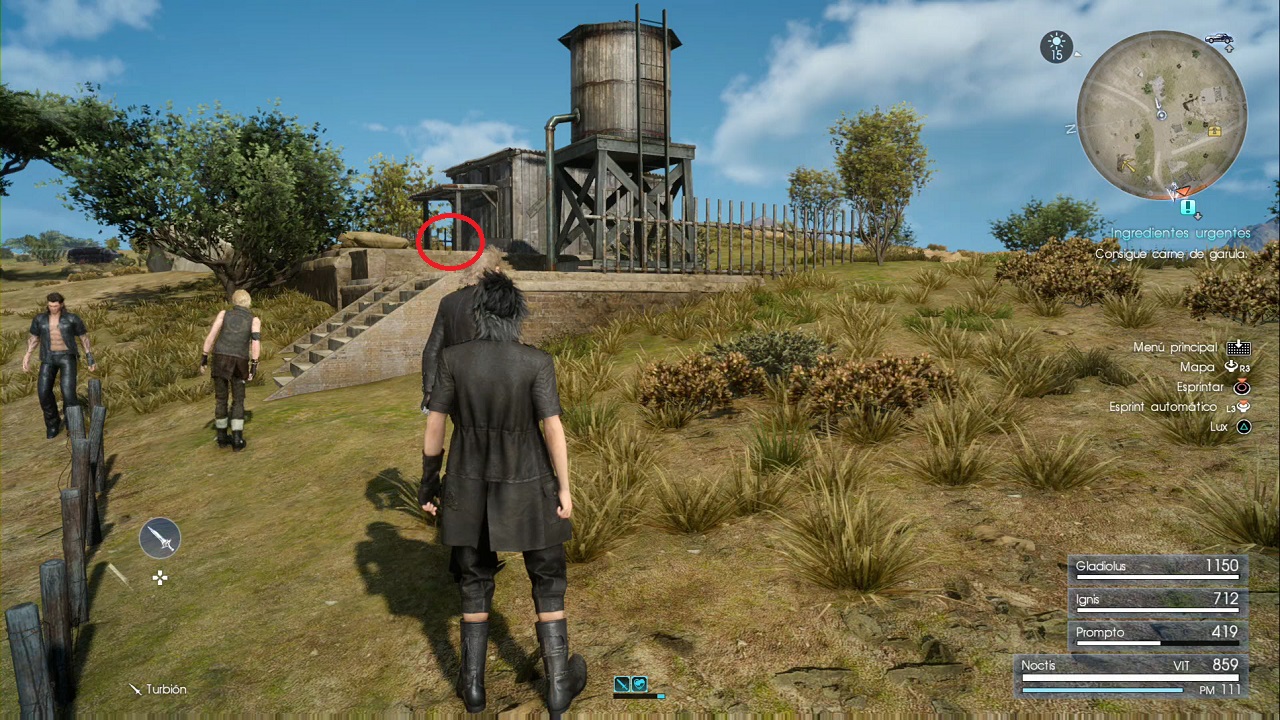Open the circular minimap
Viewport: 1280px width, 720px height.
click(1161, 115)
